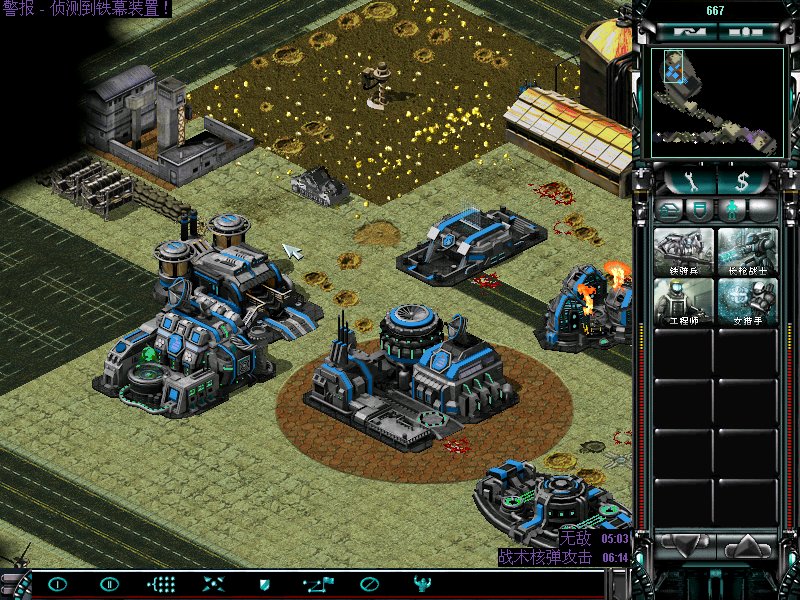Train the 长枪战士 infantry unit

747,252
